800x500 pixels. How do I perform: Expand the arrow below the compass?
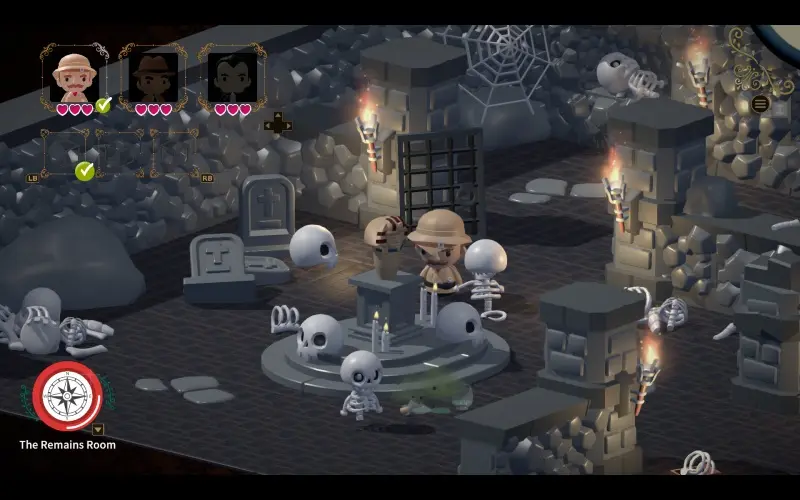(98, 430)
